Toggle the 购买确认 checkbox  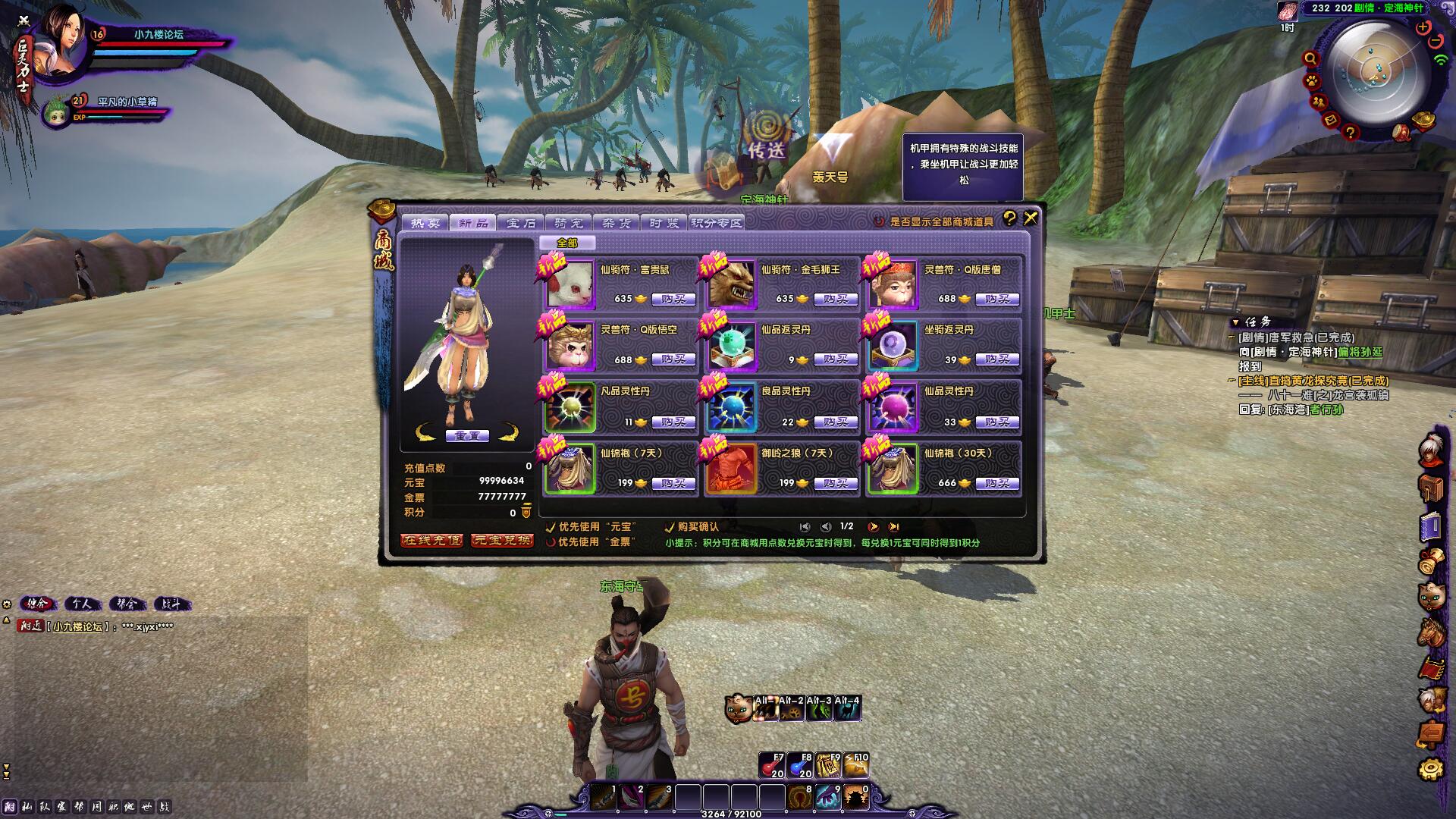click(670, 527)
